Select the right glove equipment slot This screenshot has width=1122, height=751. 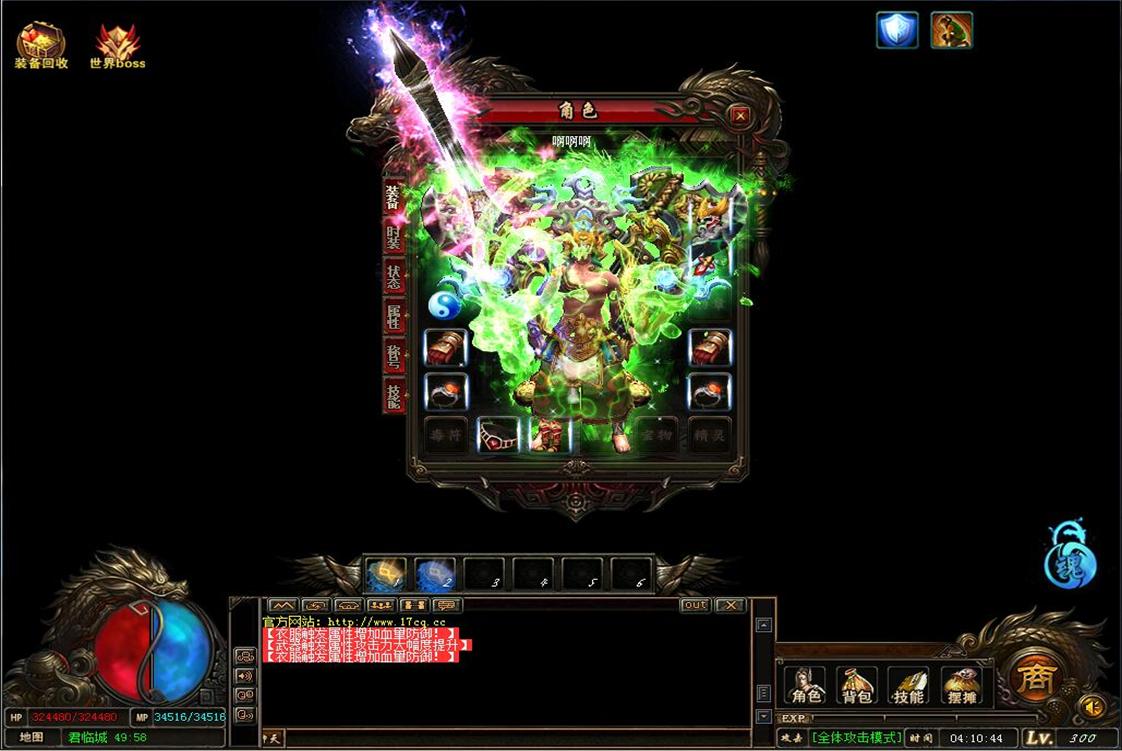pos(709,348)
